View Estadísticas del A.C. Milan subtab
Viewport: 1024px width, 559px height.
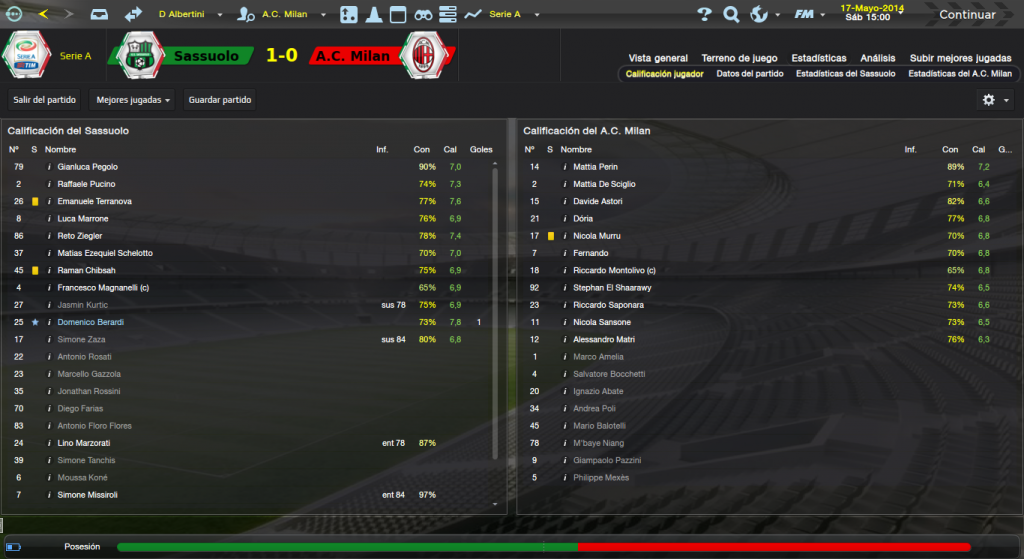coord(960,74)
